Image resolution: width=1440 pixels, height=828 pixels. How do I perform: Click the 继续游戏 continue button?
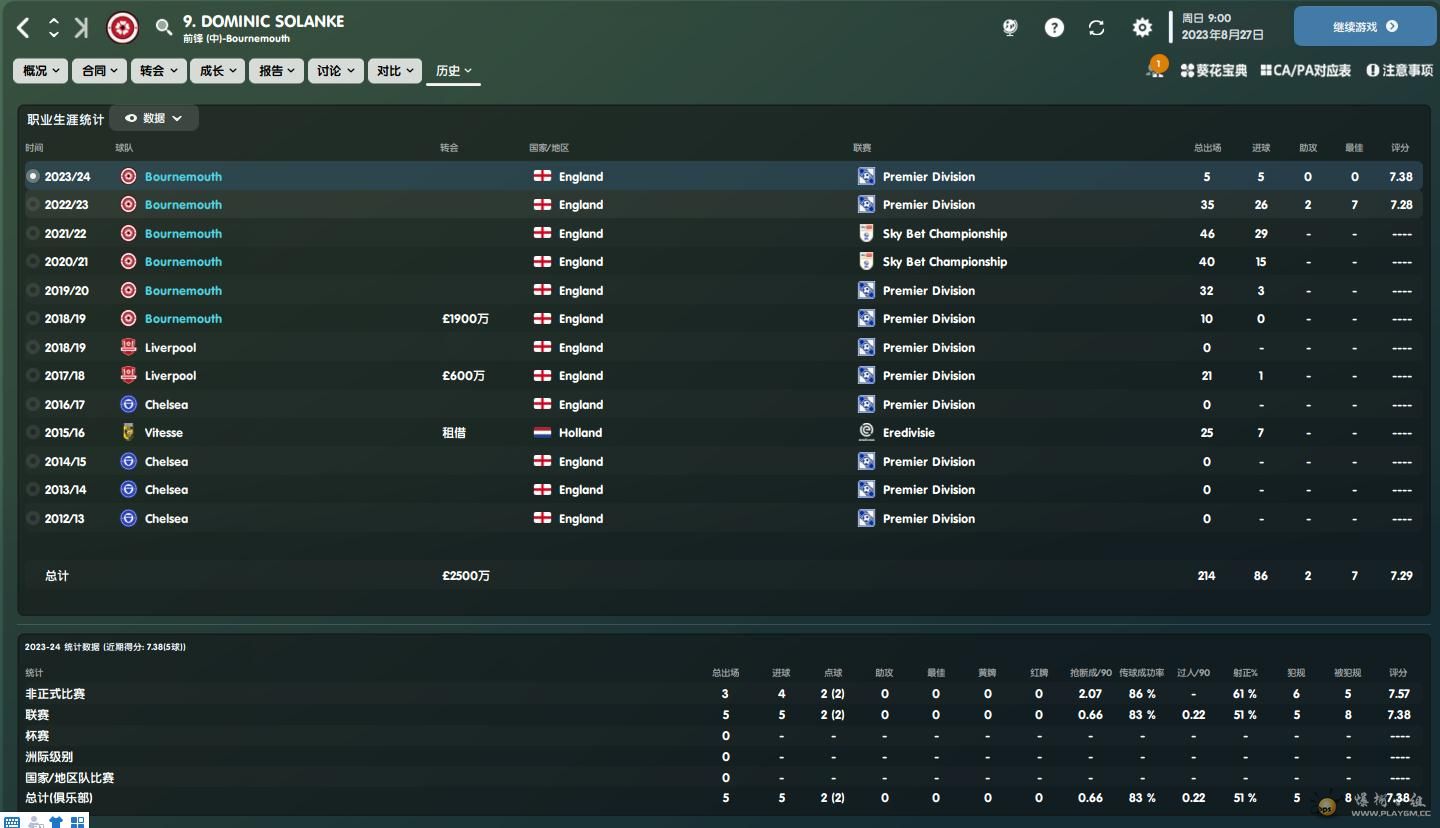(x=1364, y=27)
